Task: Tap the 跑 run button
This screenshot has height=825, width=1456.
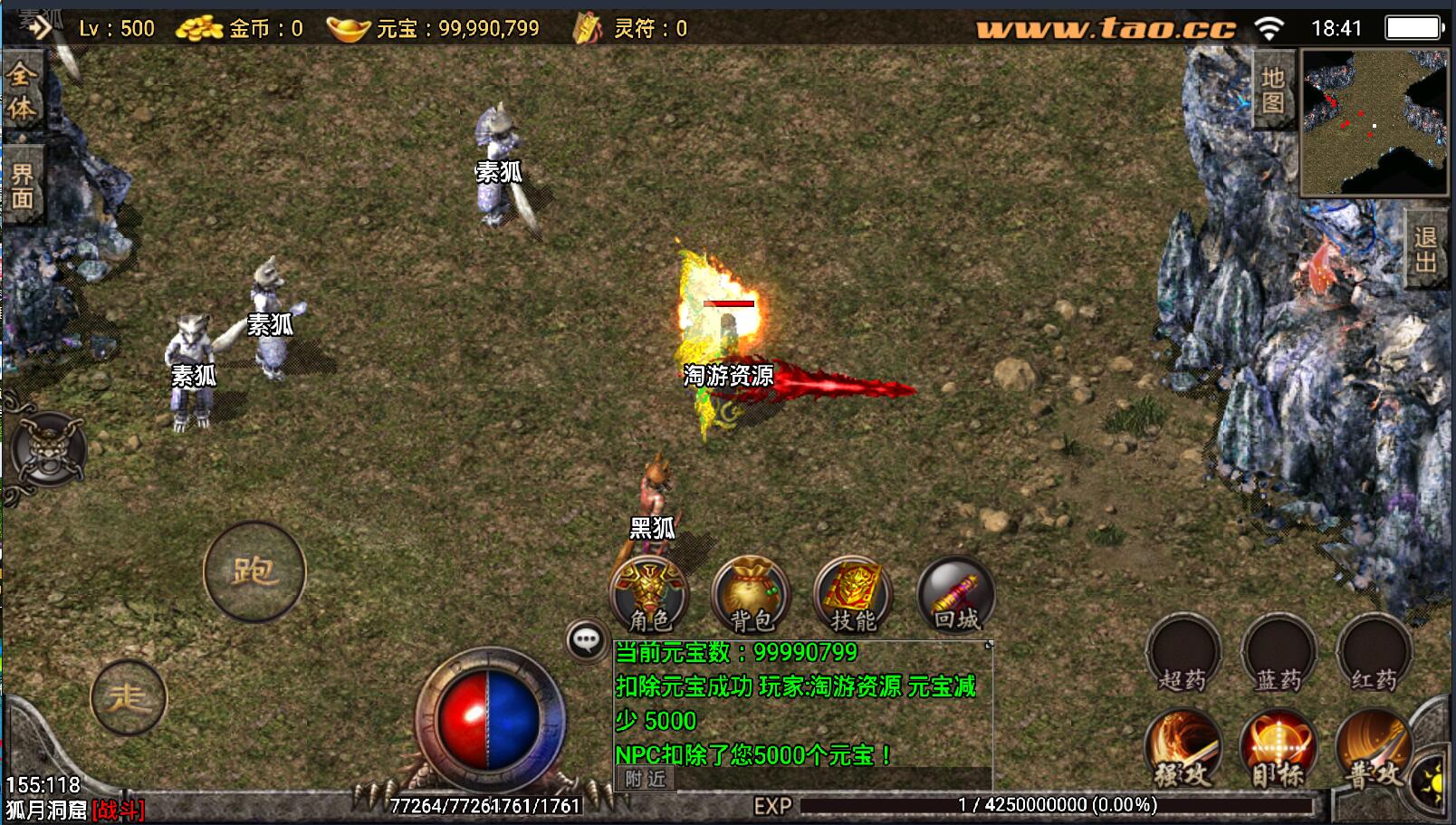Action: [x=254, y=571]
